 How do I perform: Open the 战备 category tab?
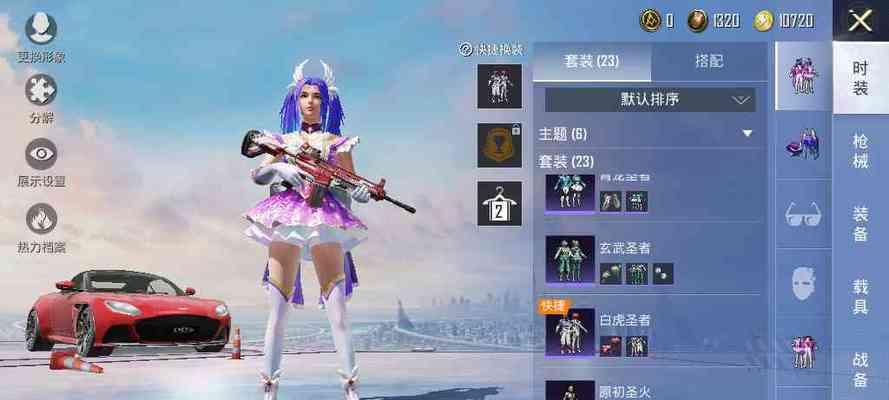click(x=860, y=368)
